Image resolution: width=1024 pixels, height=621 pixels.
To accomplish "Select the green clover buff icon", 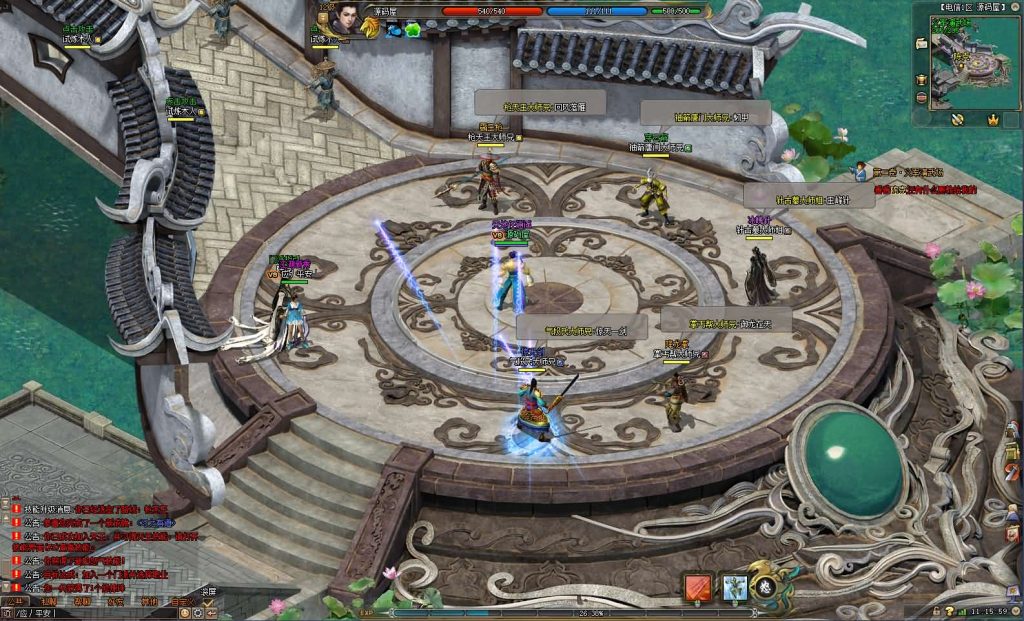I will pos(412,30).
